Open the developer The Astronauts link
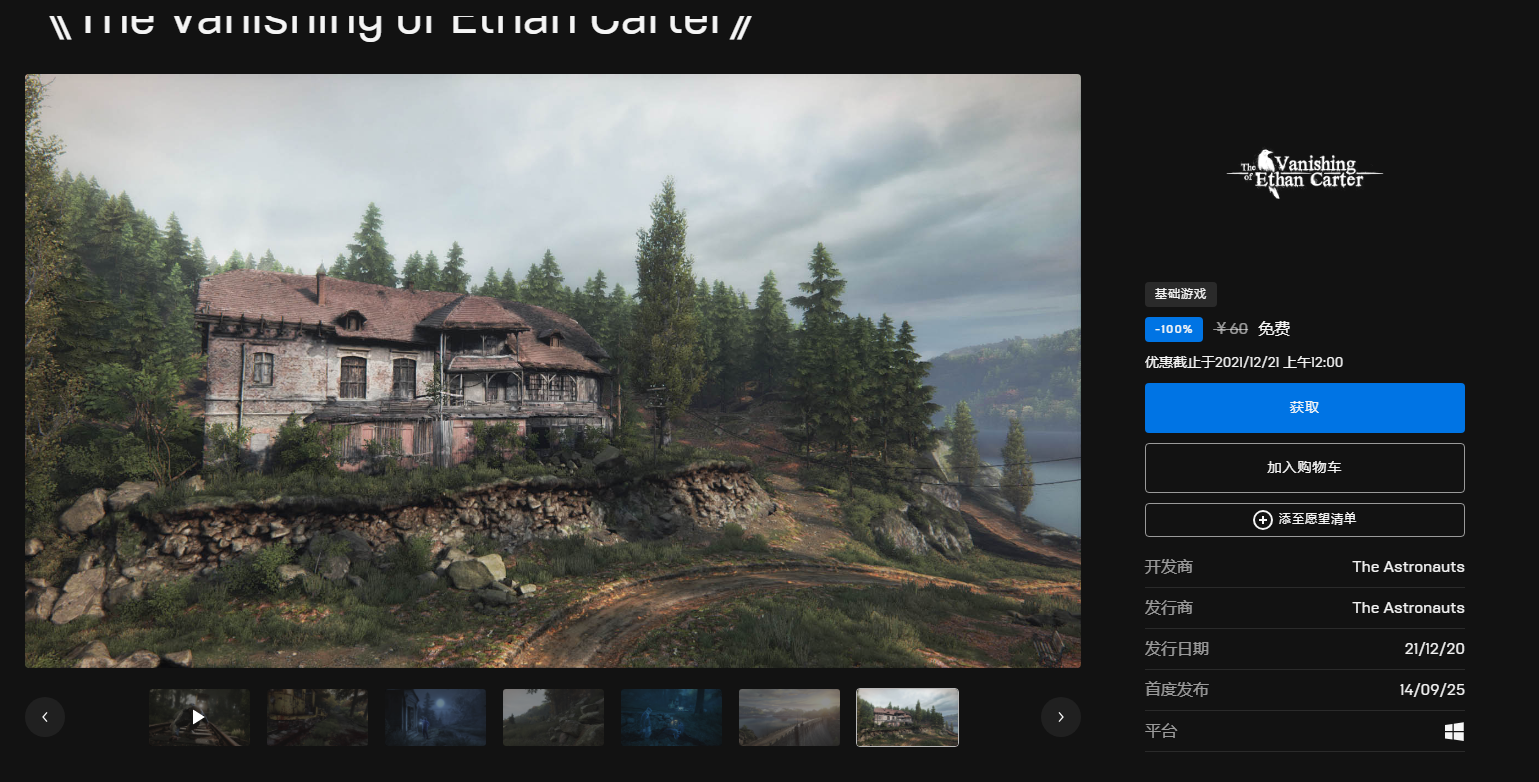1539x782 pixels. coord(1407,567)
